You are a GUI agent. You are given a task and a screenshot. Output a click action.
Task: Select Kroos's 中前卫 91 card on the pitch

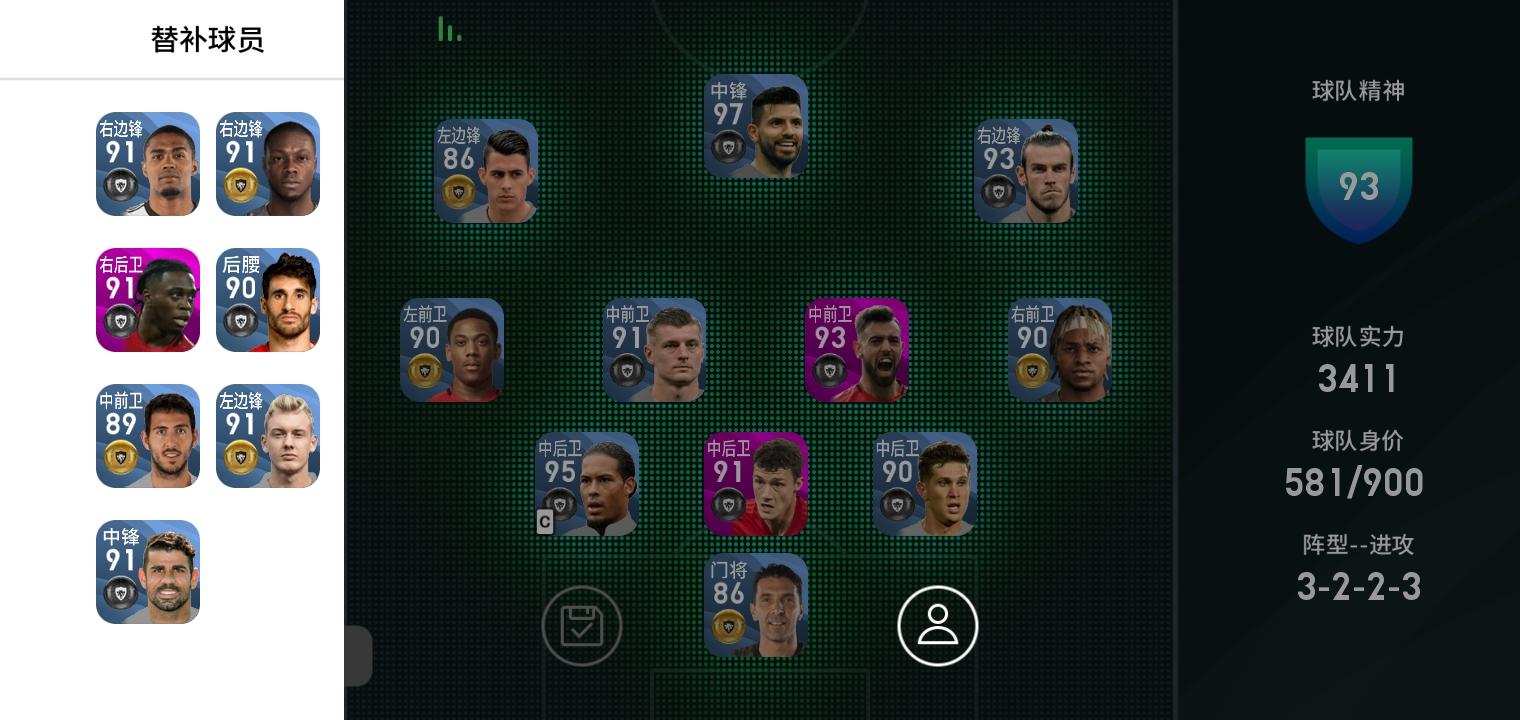tap(655, 349)
